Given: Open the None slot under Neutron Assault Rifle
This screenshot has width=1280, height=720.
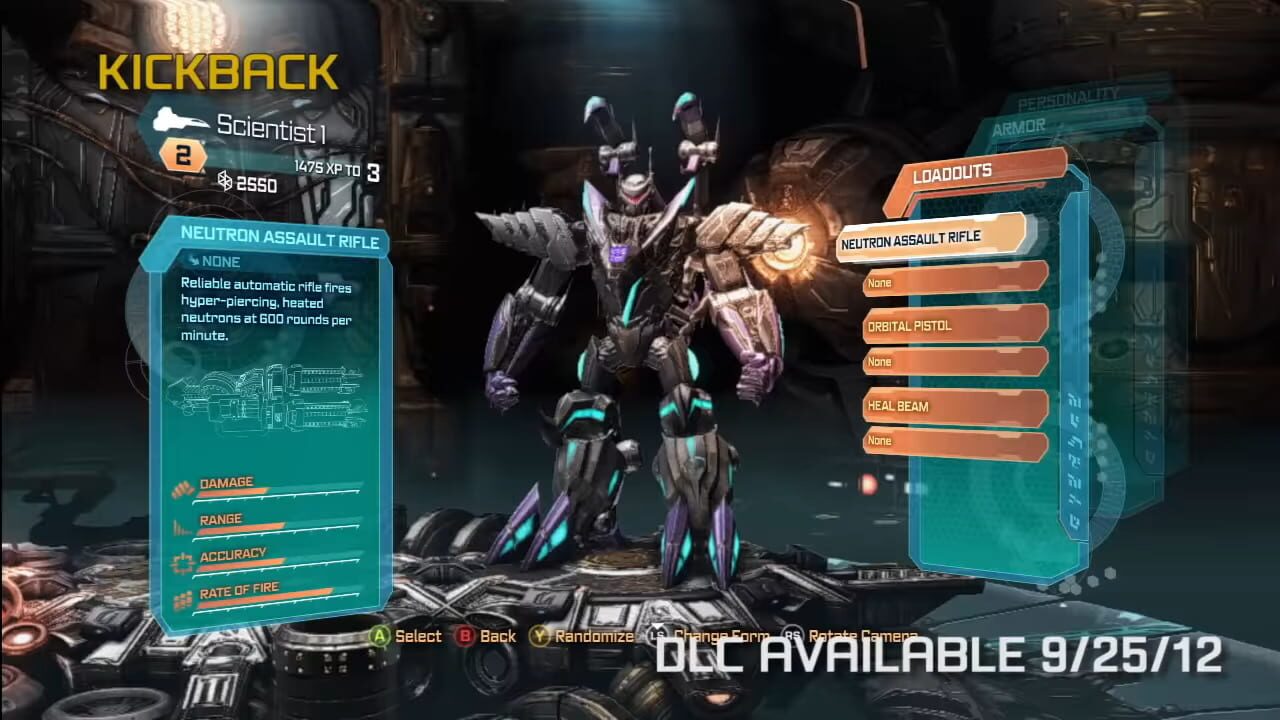Looking at the screenshot, I should click(950, 283).
